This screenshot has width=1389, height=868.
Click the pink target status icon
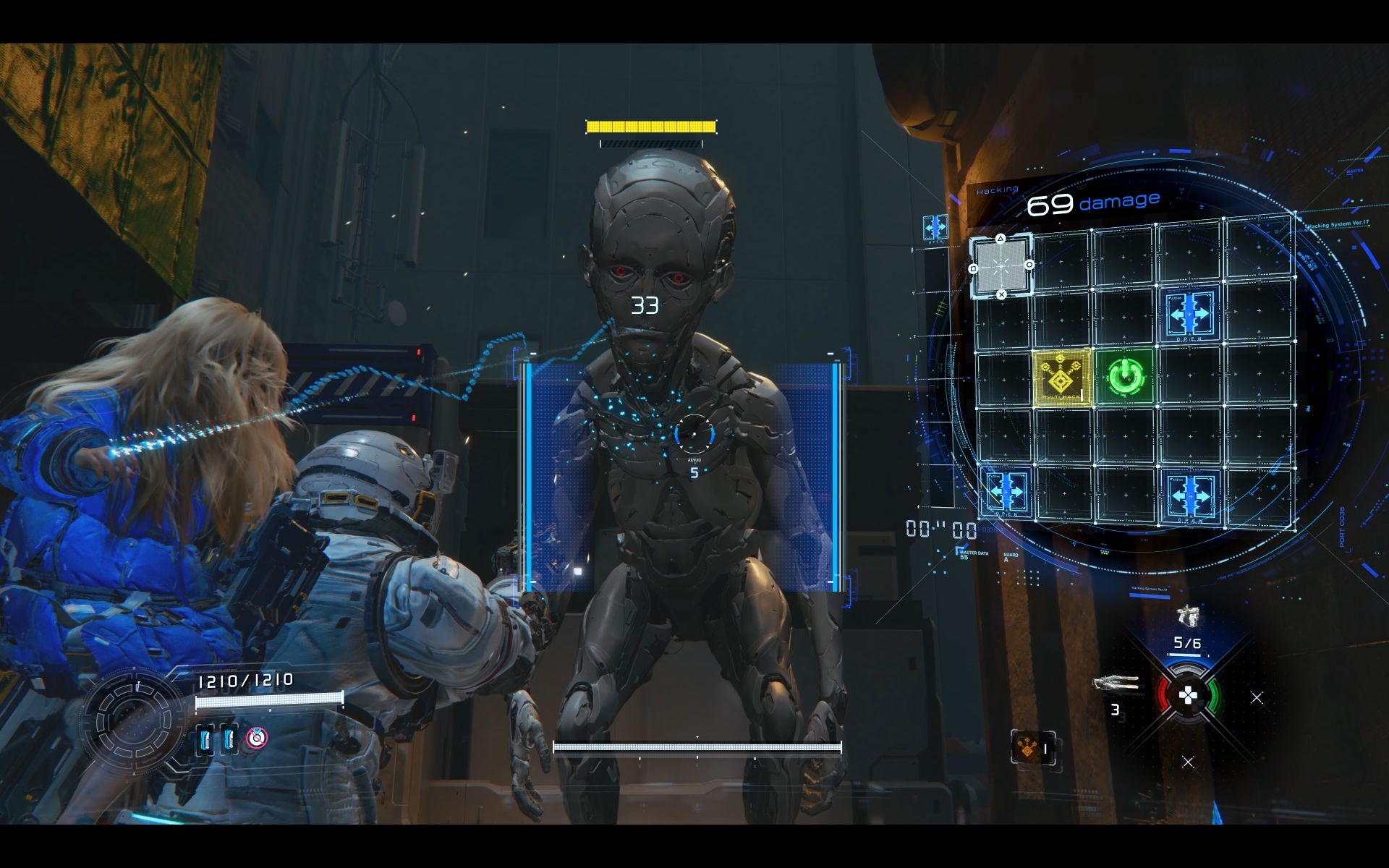pyautogui.click(x=256, y=738)
